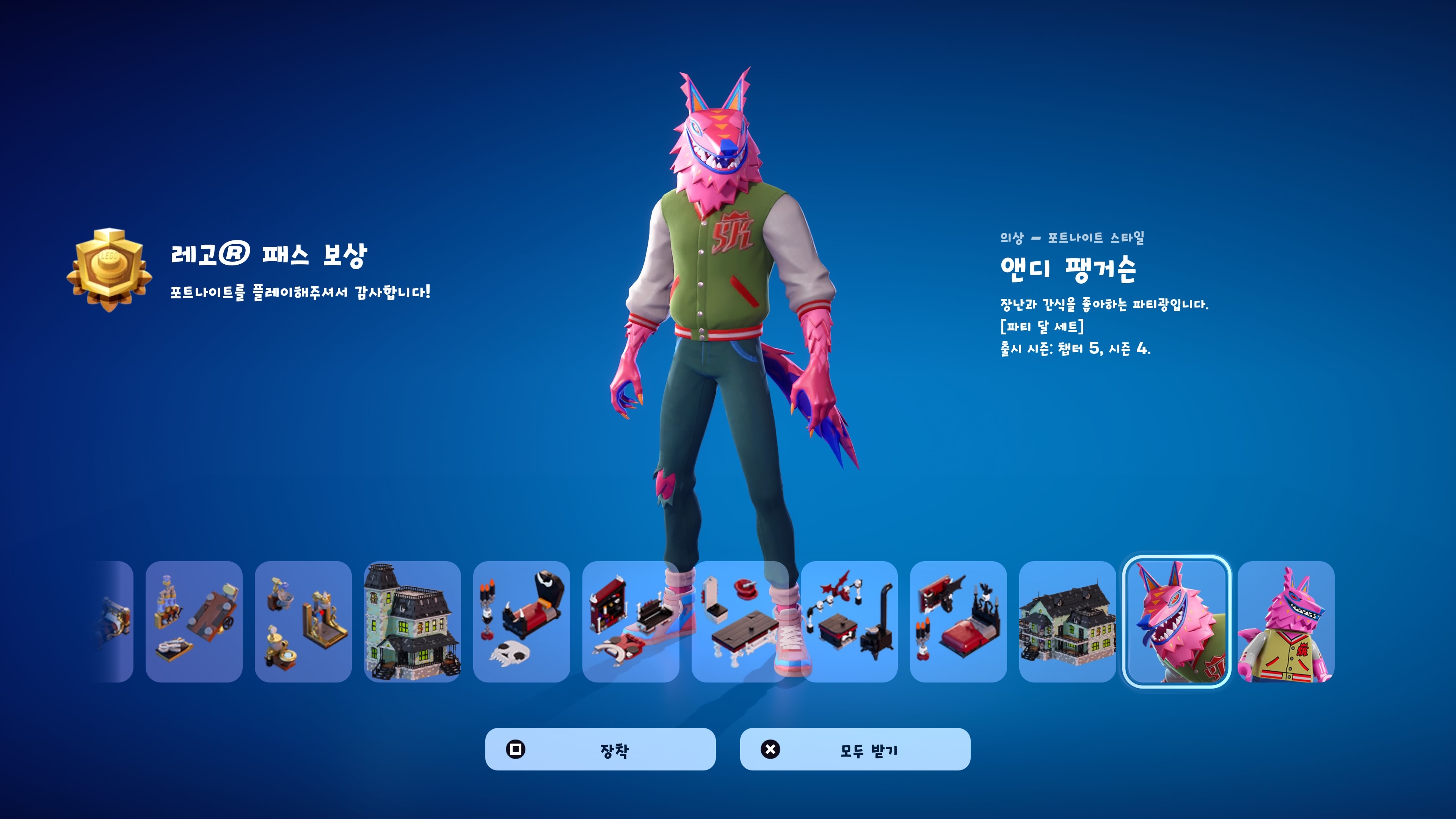Choose the bat garland and stove thumbnail

click(849, 622)
